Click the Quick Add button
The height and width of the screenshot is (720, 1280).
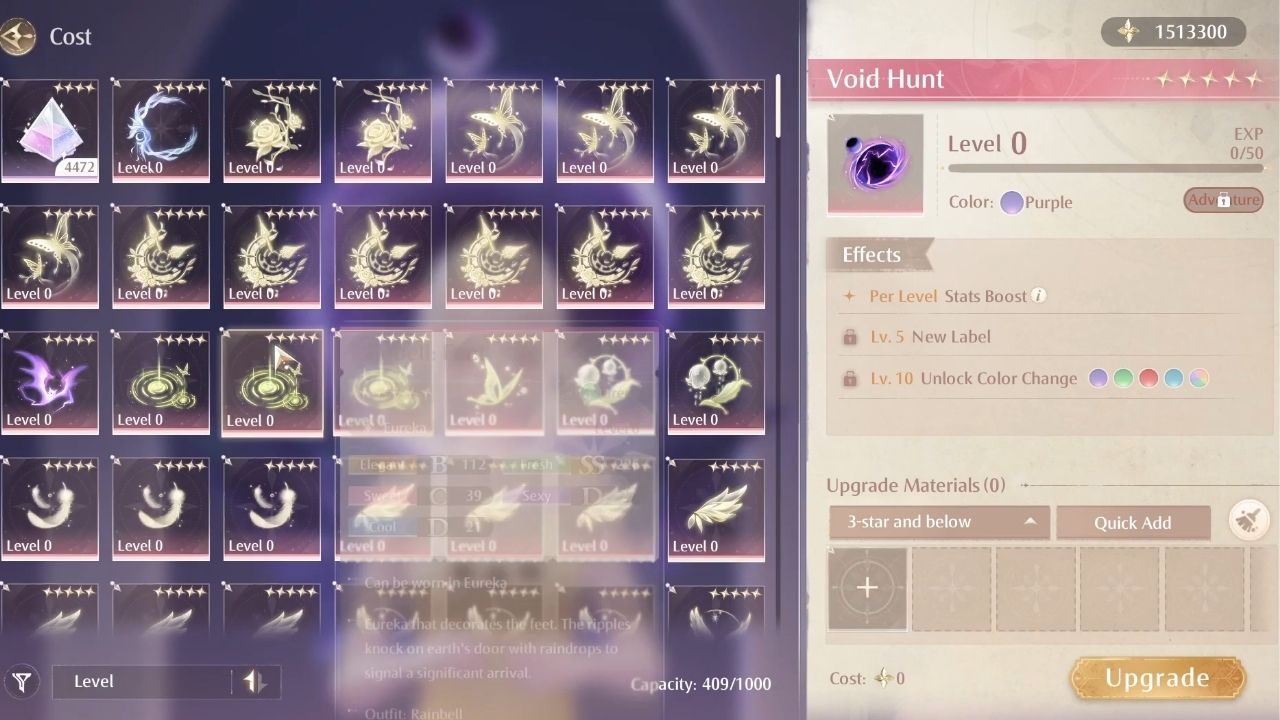[1133, 522]
